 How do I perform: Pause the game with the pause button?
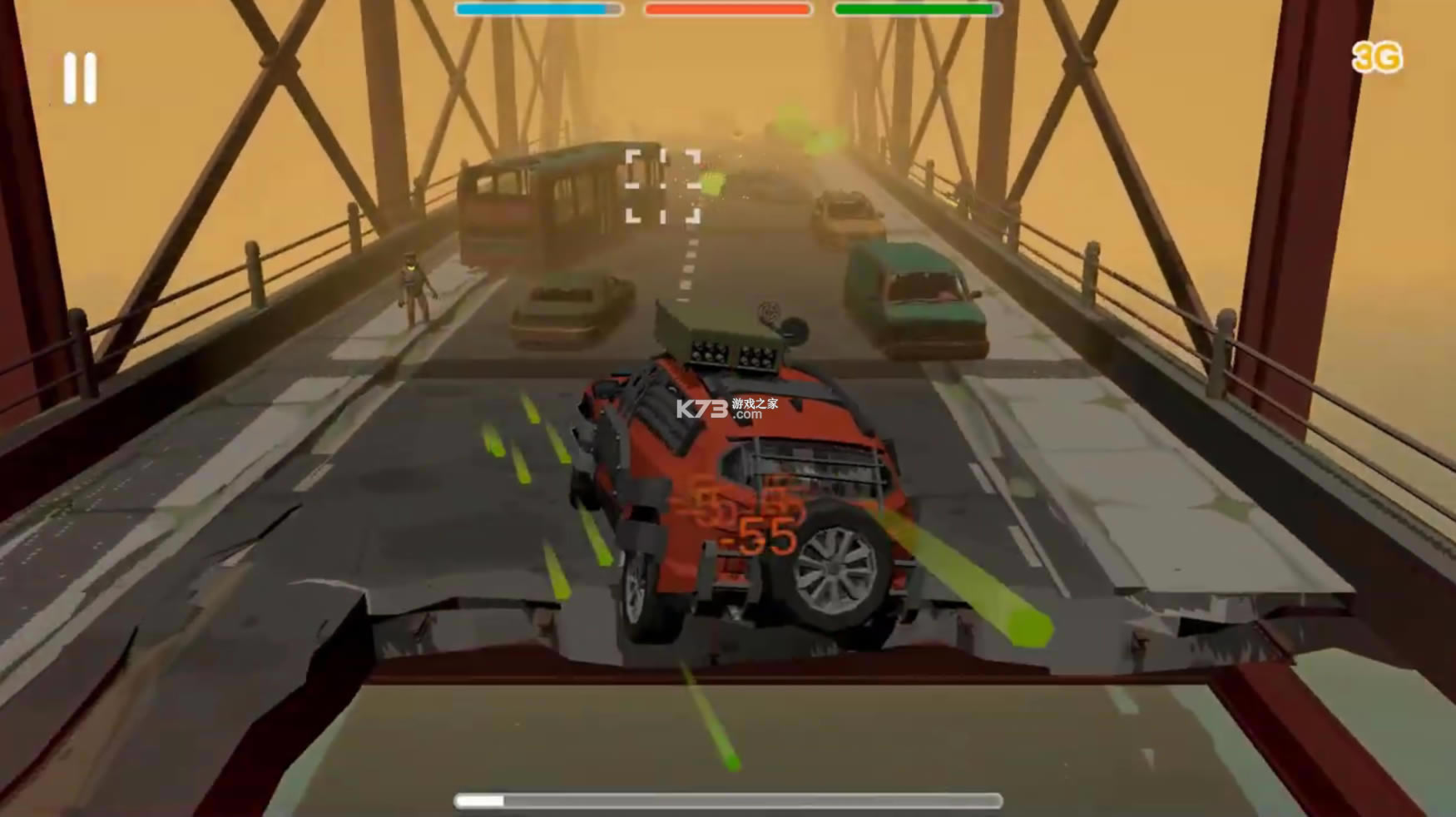pyautogui.click(x=81, y=78)
